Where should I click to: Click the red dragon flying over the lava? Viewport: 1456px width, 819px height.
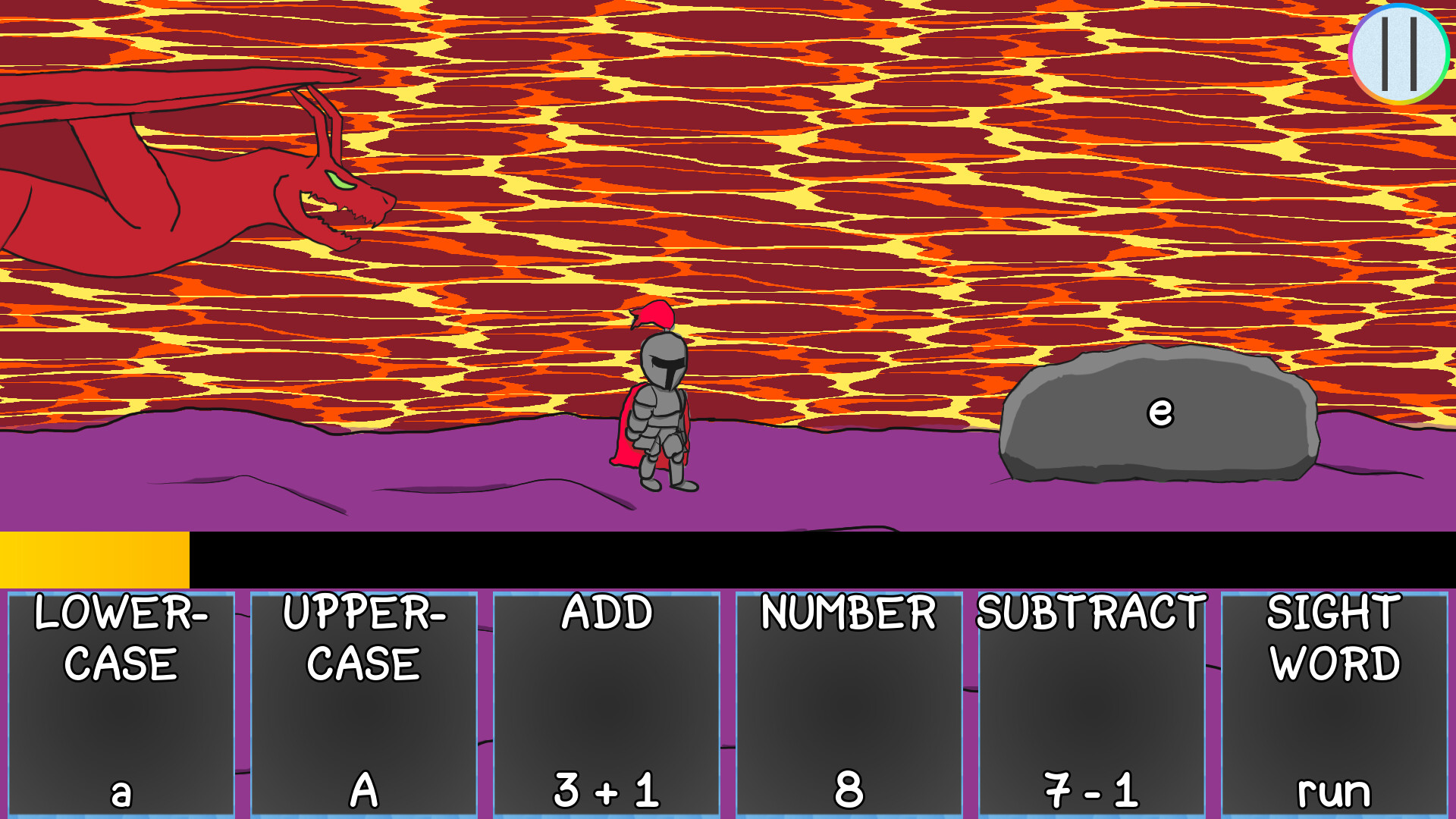click(190, 174)
